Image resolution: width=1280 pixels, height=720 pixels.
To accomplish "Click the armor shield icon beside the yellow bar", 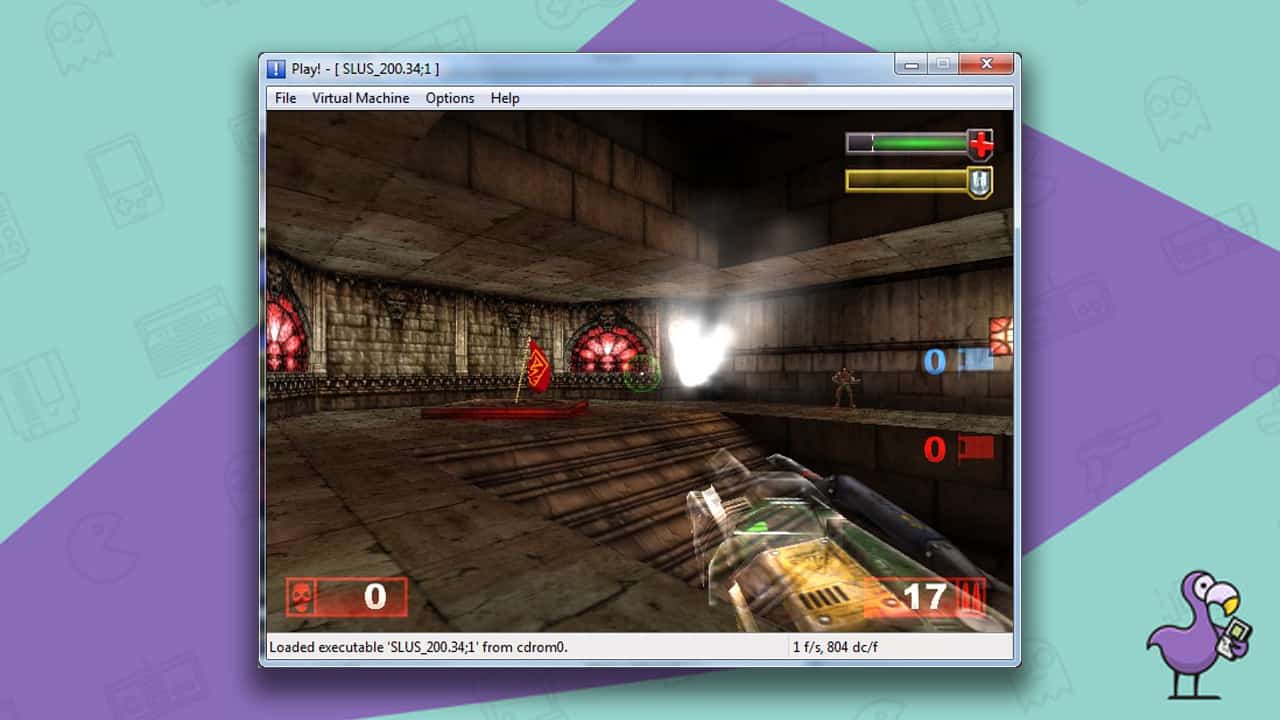I will coord(978,183).
